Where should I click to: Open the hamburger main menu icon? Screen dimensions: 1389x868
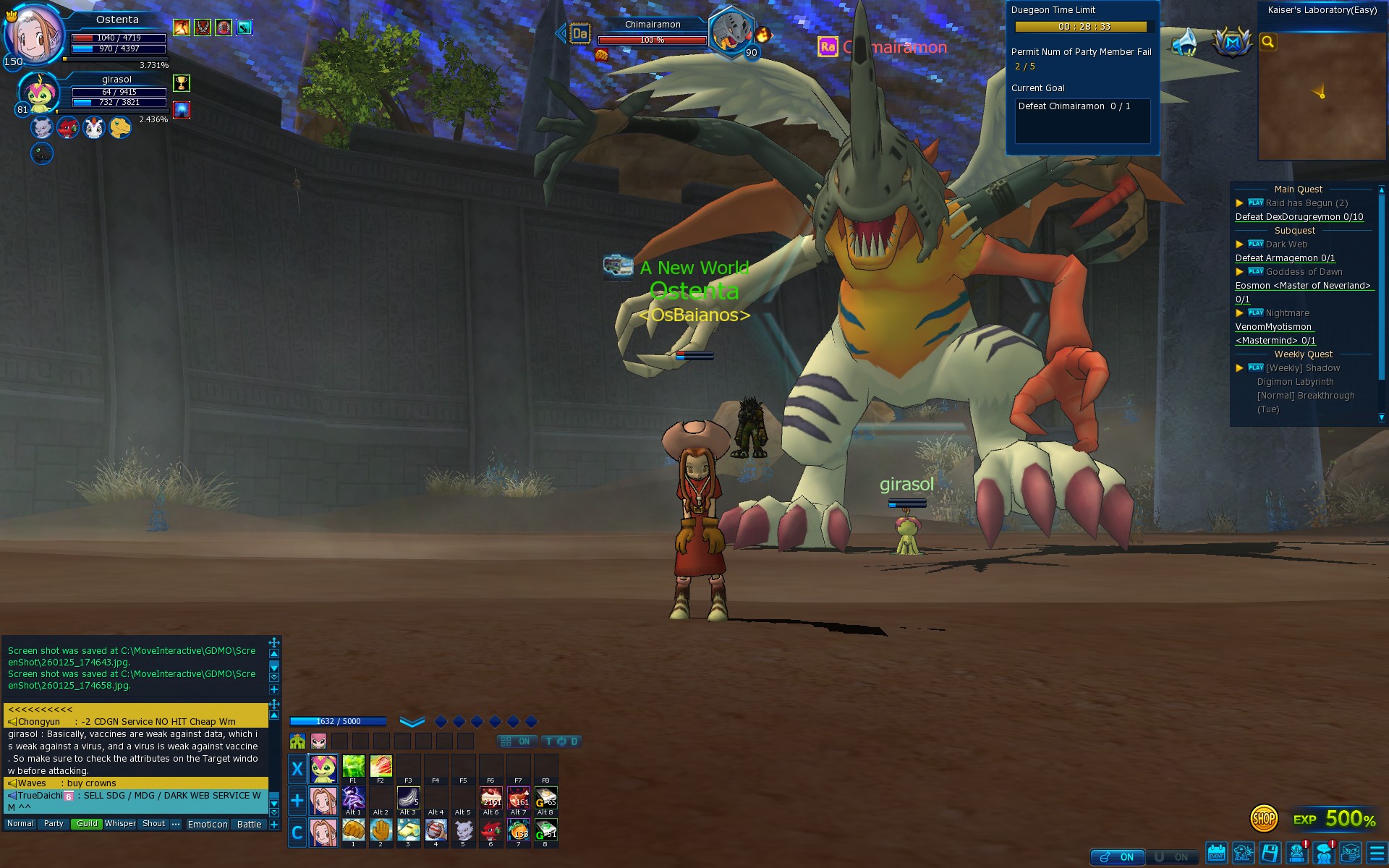1377,854
